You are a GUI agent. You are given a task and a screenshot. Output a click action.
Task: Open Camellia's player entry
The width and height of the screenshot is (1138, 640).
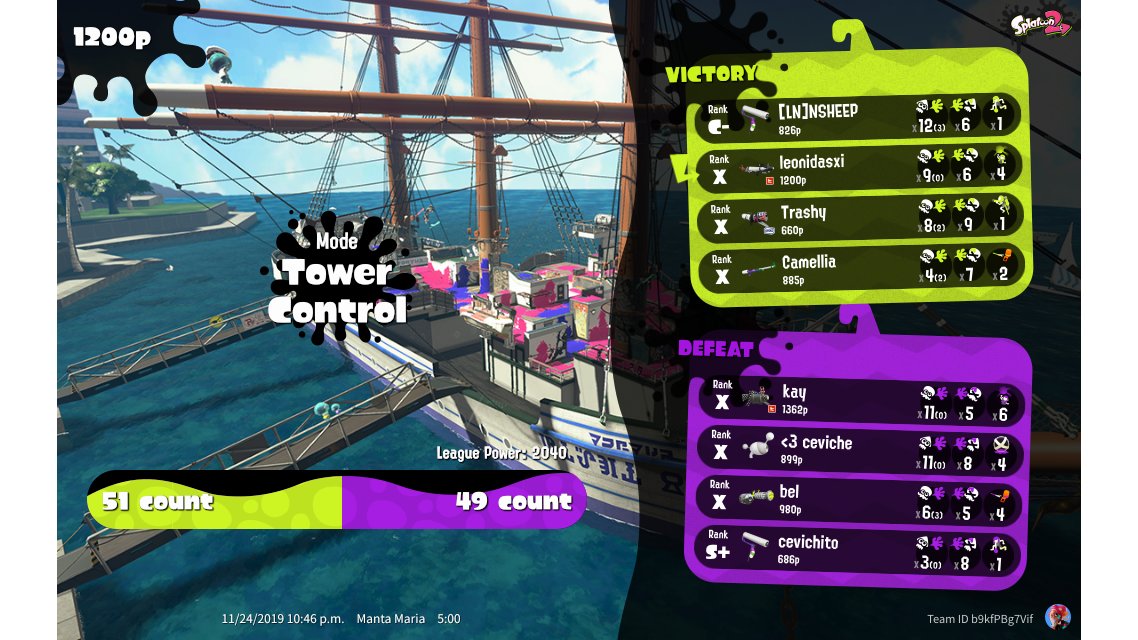856,267
